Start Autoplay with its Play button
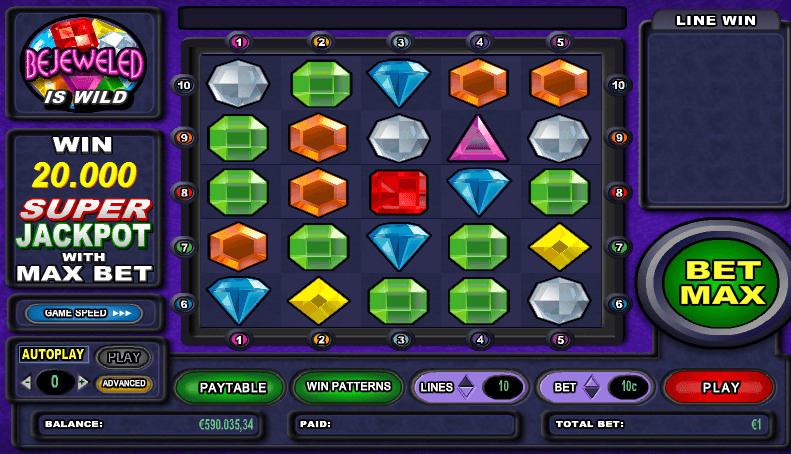 [123, 356]
